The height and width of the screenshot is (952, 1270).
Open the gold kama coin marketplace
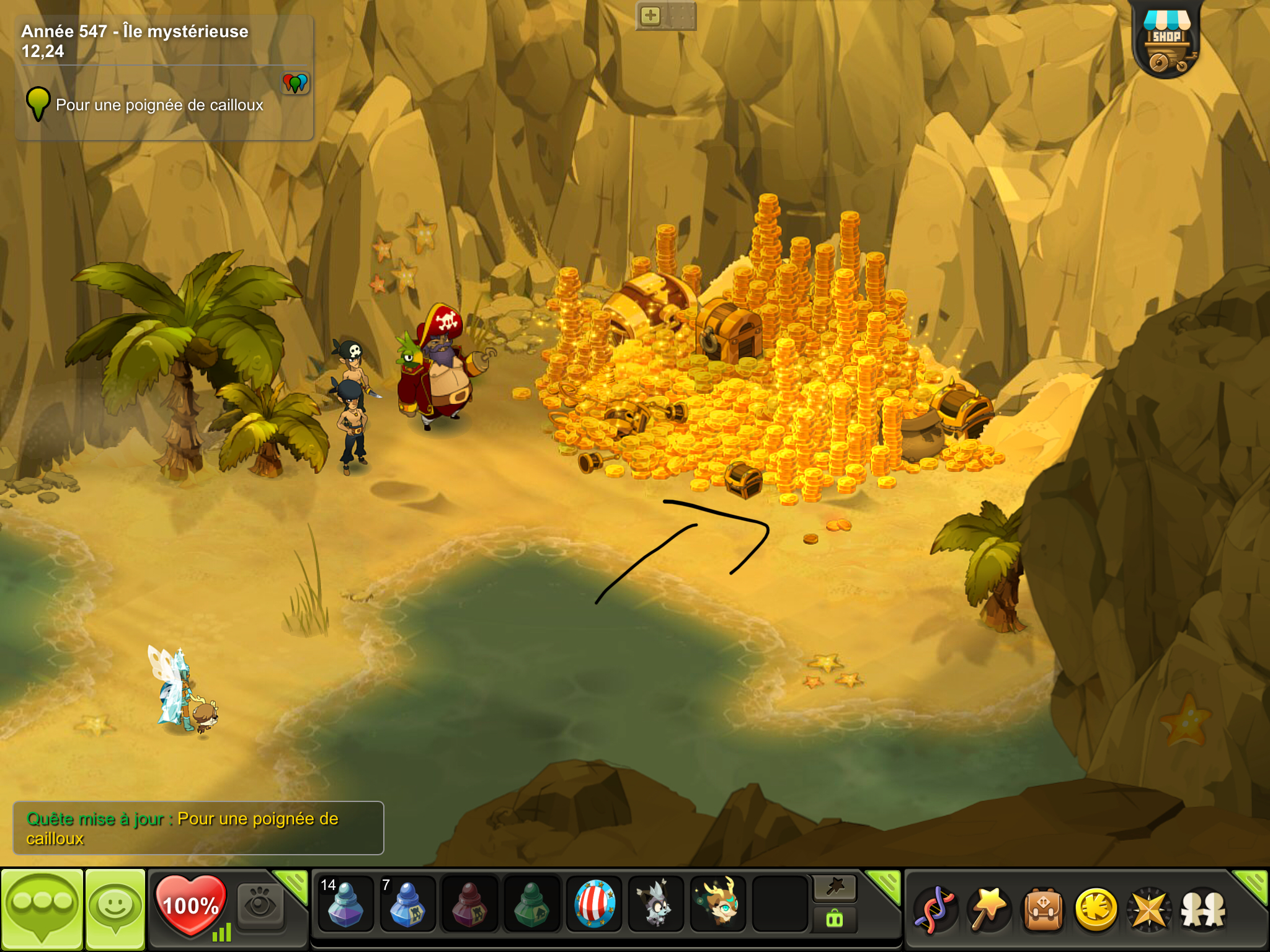(1096, 909)
